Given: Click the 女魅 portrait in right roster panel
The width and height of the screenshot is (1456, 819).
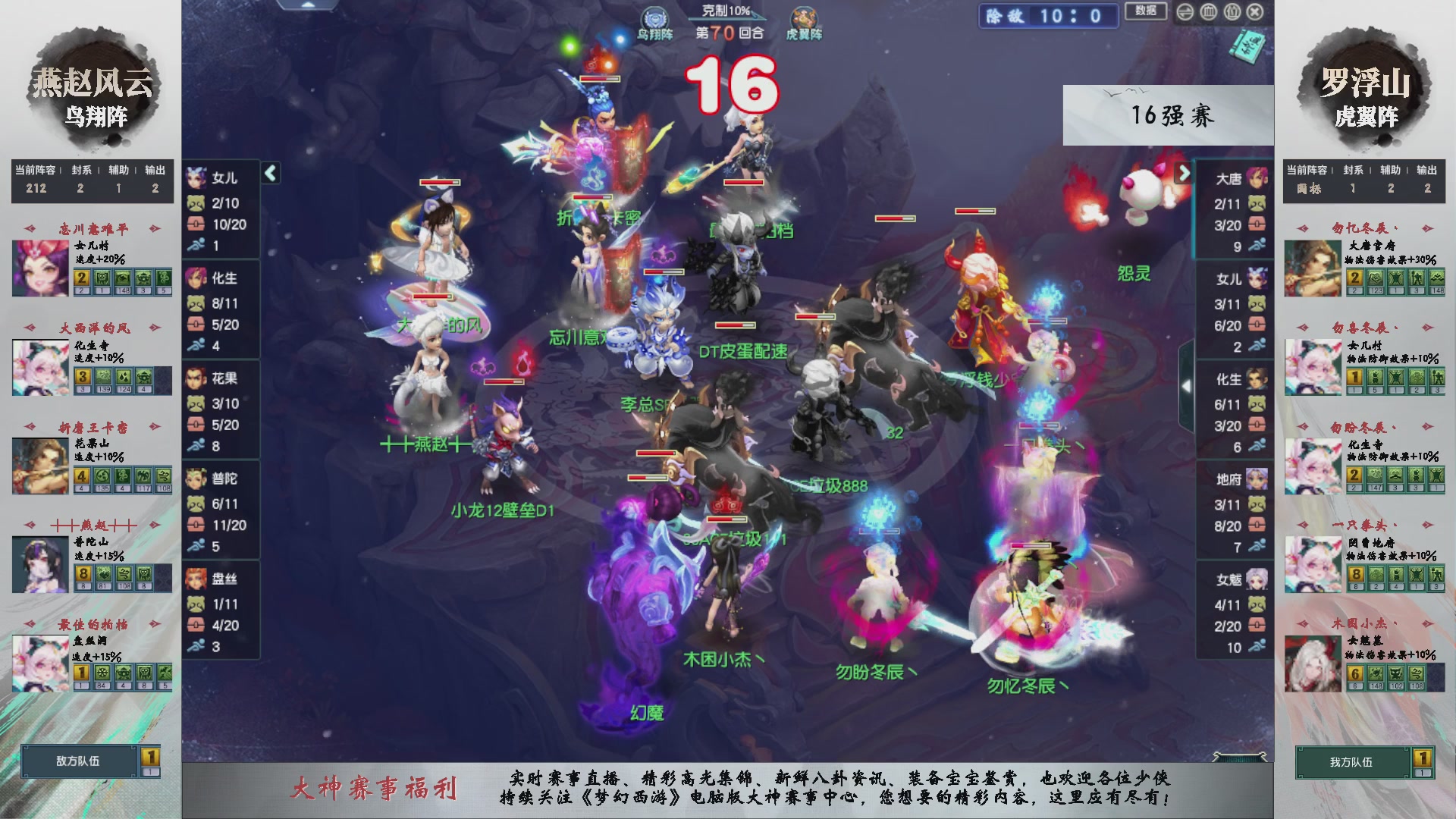Looking at the screenshot, I should coord(1259,579).
